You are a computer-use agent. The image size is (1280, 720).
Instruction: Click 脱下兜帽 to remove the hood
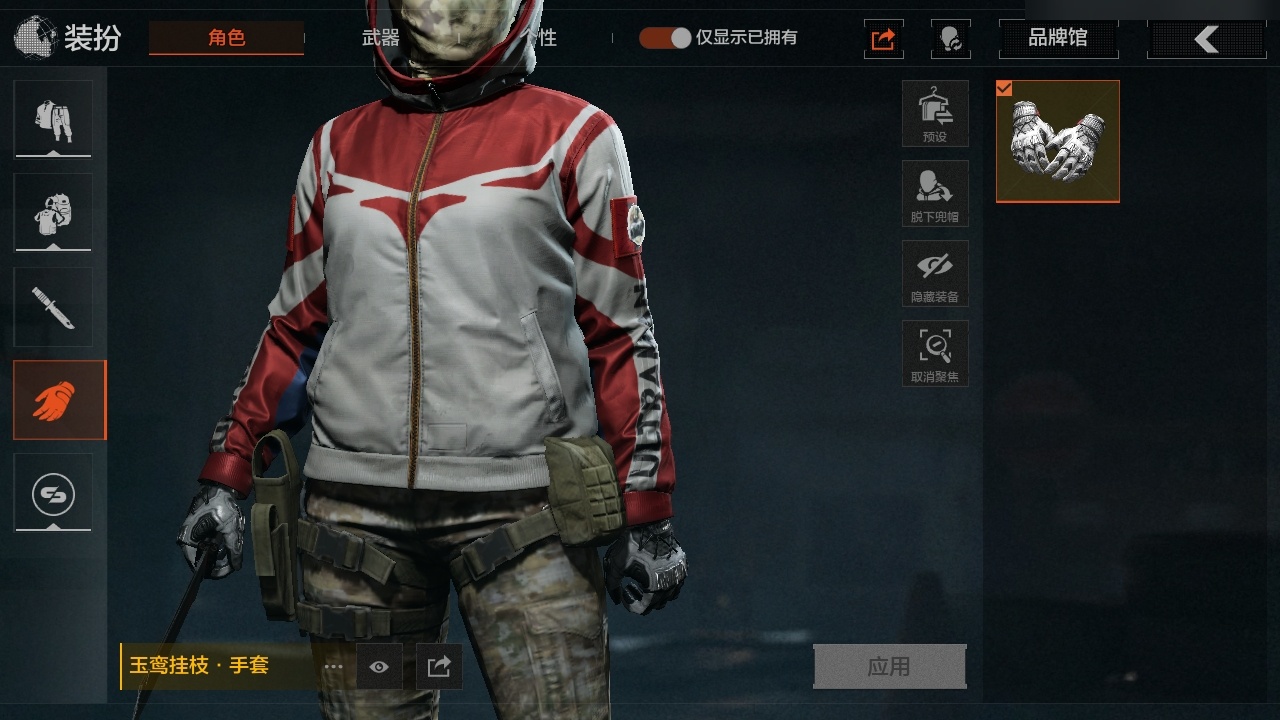935,194
